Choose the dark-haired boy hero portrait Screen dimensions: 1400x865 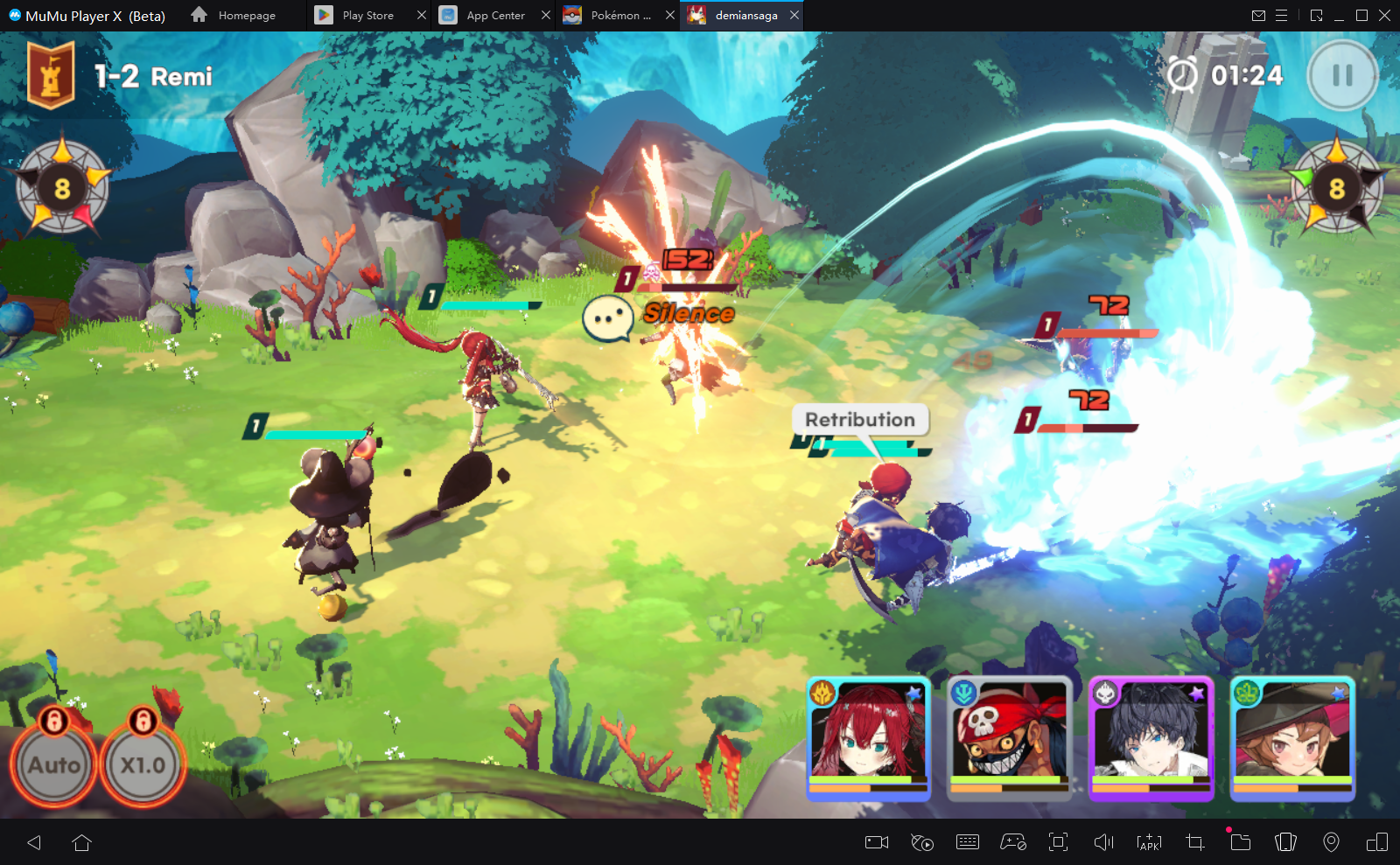[1151, 739]
